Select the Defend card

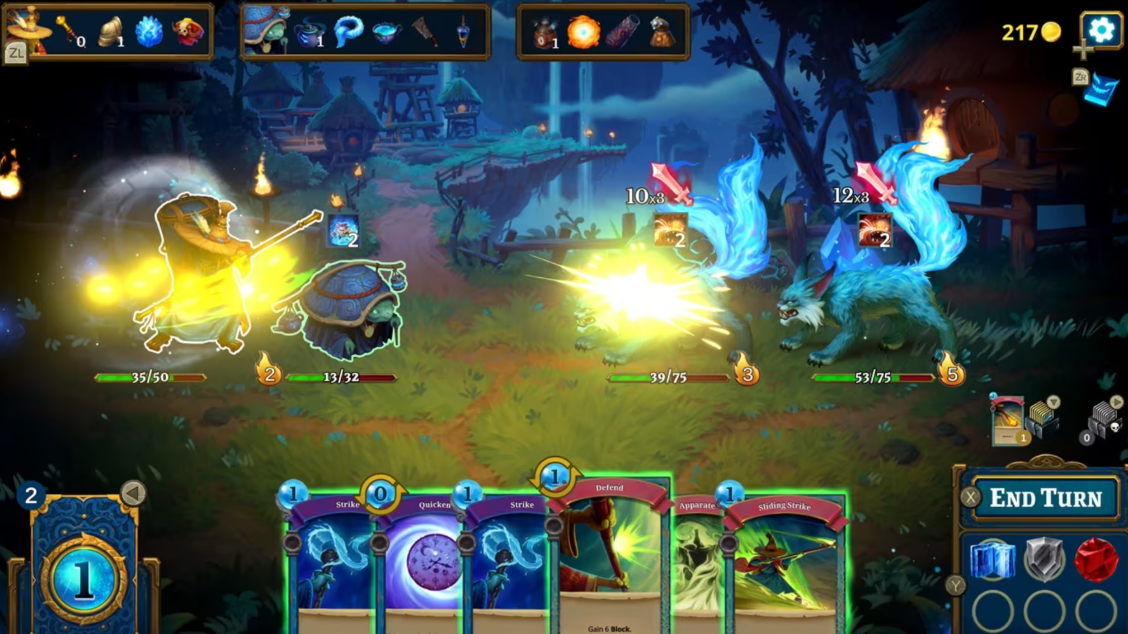[608, 560]
